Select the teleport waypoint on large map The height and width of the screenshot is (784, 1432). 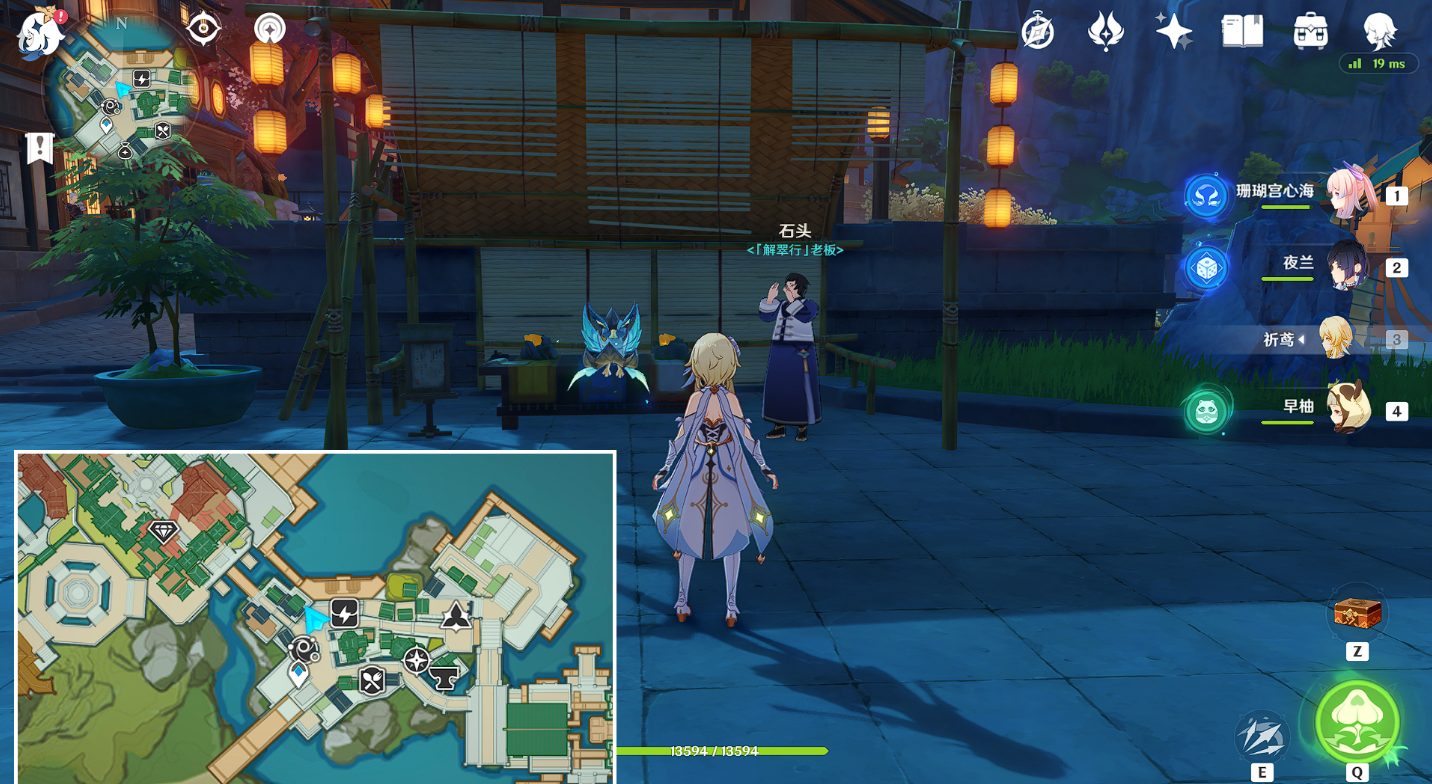click(298, 675)
